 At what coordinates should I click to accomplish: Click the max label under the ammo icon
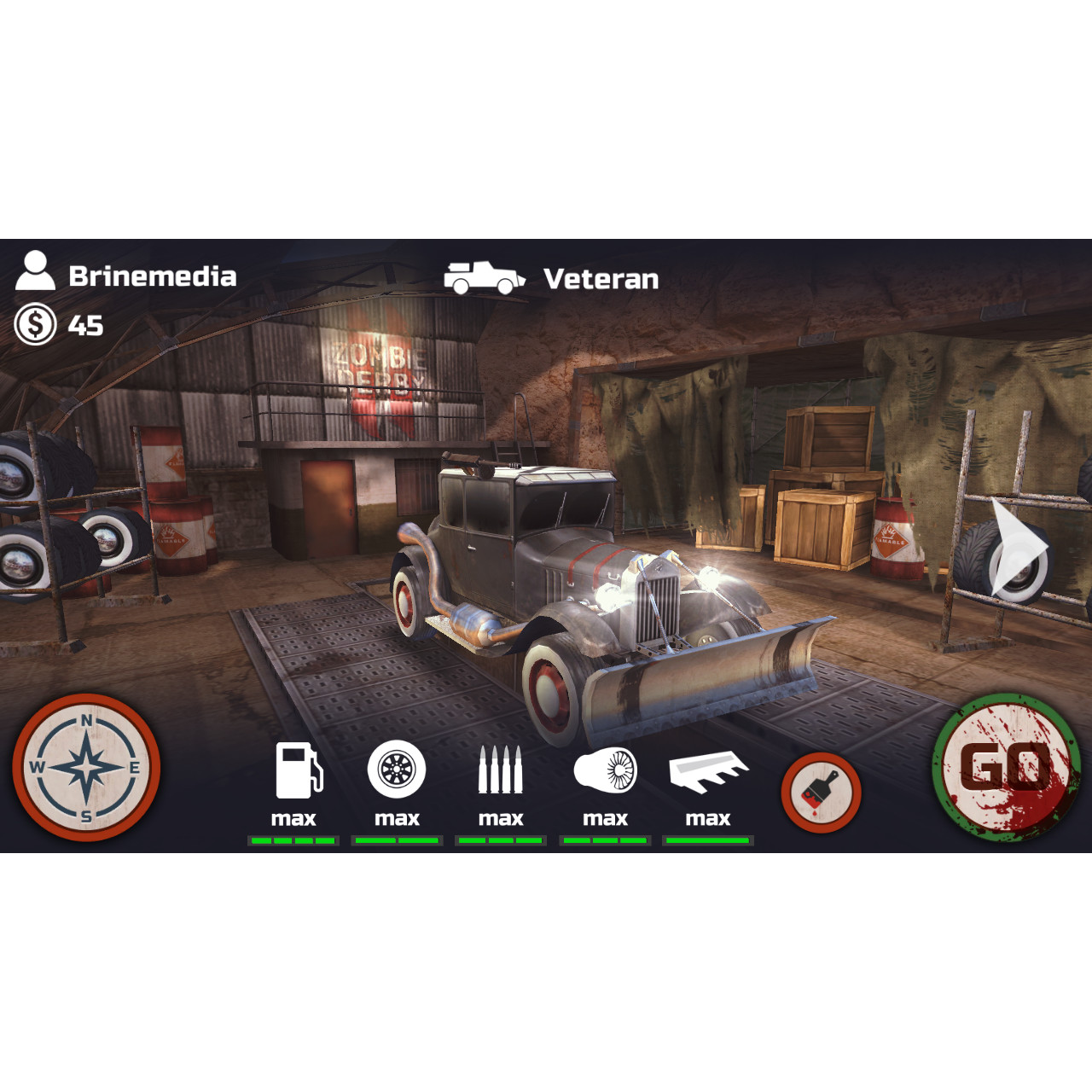click(501, 818)
